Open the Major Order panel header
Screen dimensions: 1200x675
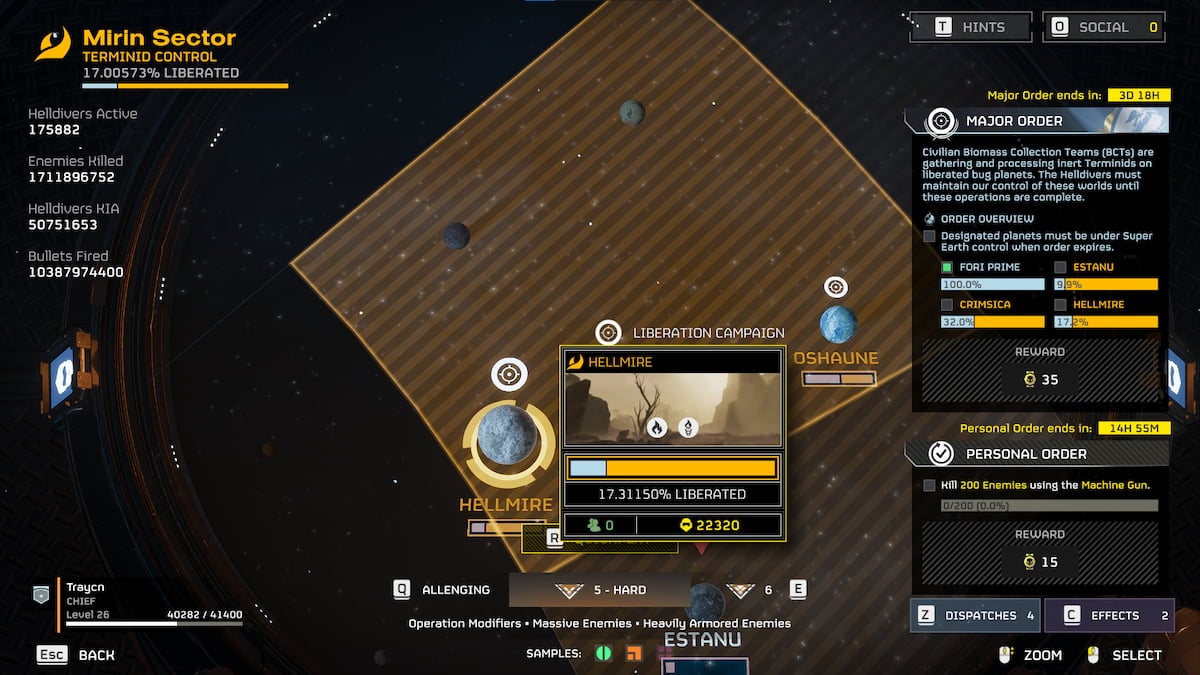pyautogui.click(x=1036, y=121)
